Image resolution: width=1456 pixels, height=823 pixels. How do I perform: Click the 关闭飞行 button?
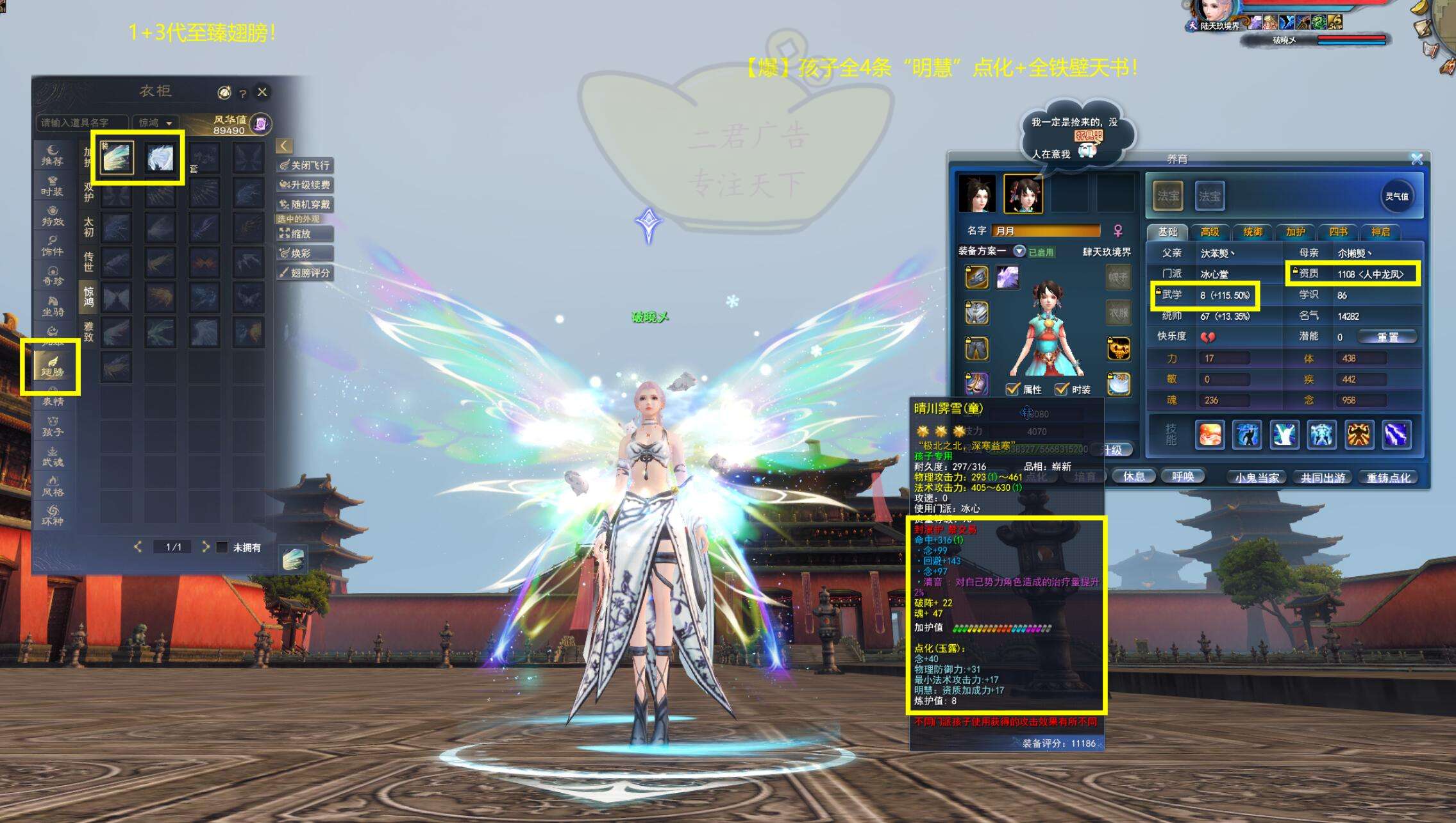click(305, 165)
